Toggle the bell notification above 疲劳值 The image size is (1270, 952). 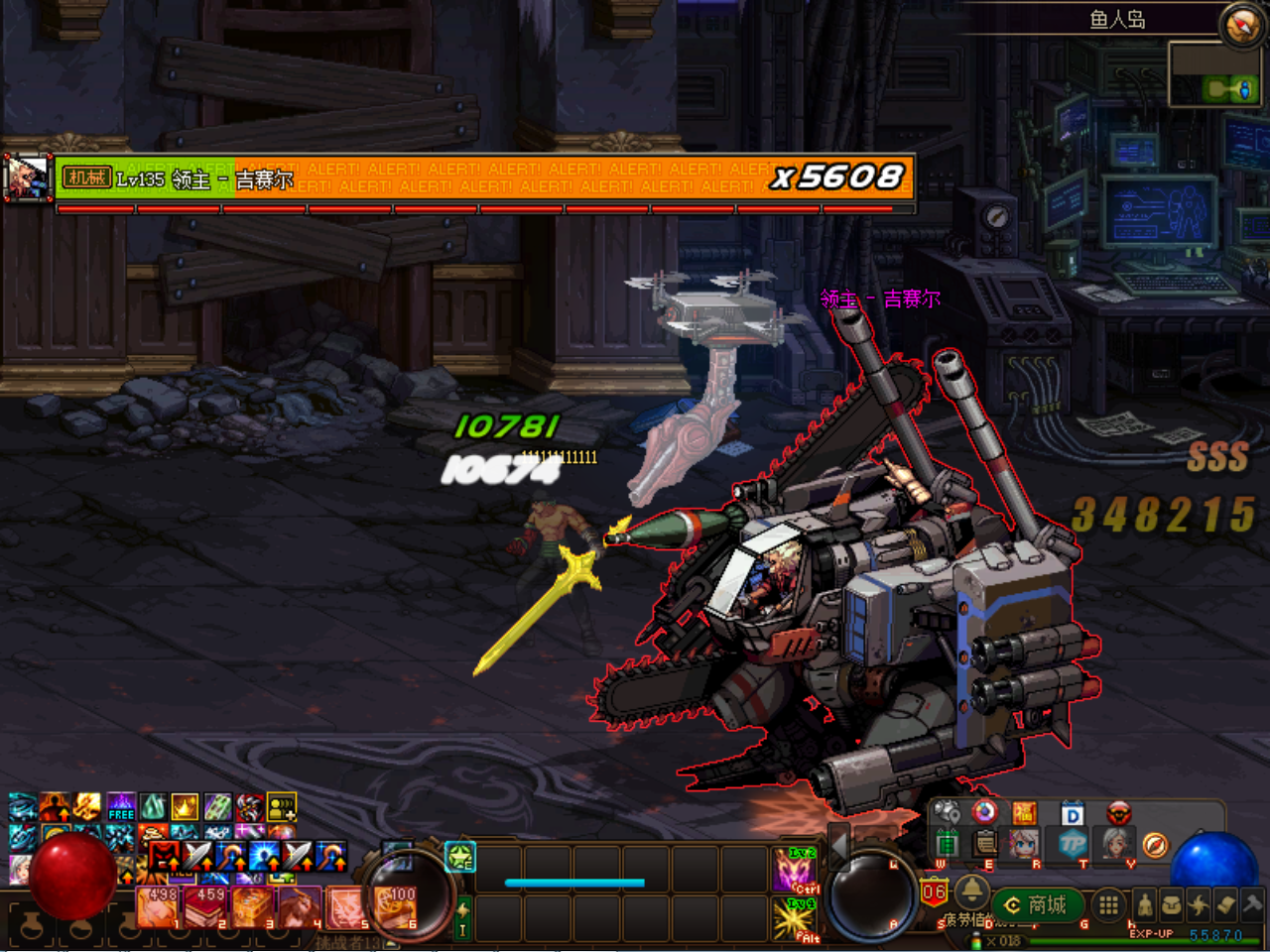pyautogui.click(x=973, y=892)
